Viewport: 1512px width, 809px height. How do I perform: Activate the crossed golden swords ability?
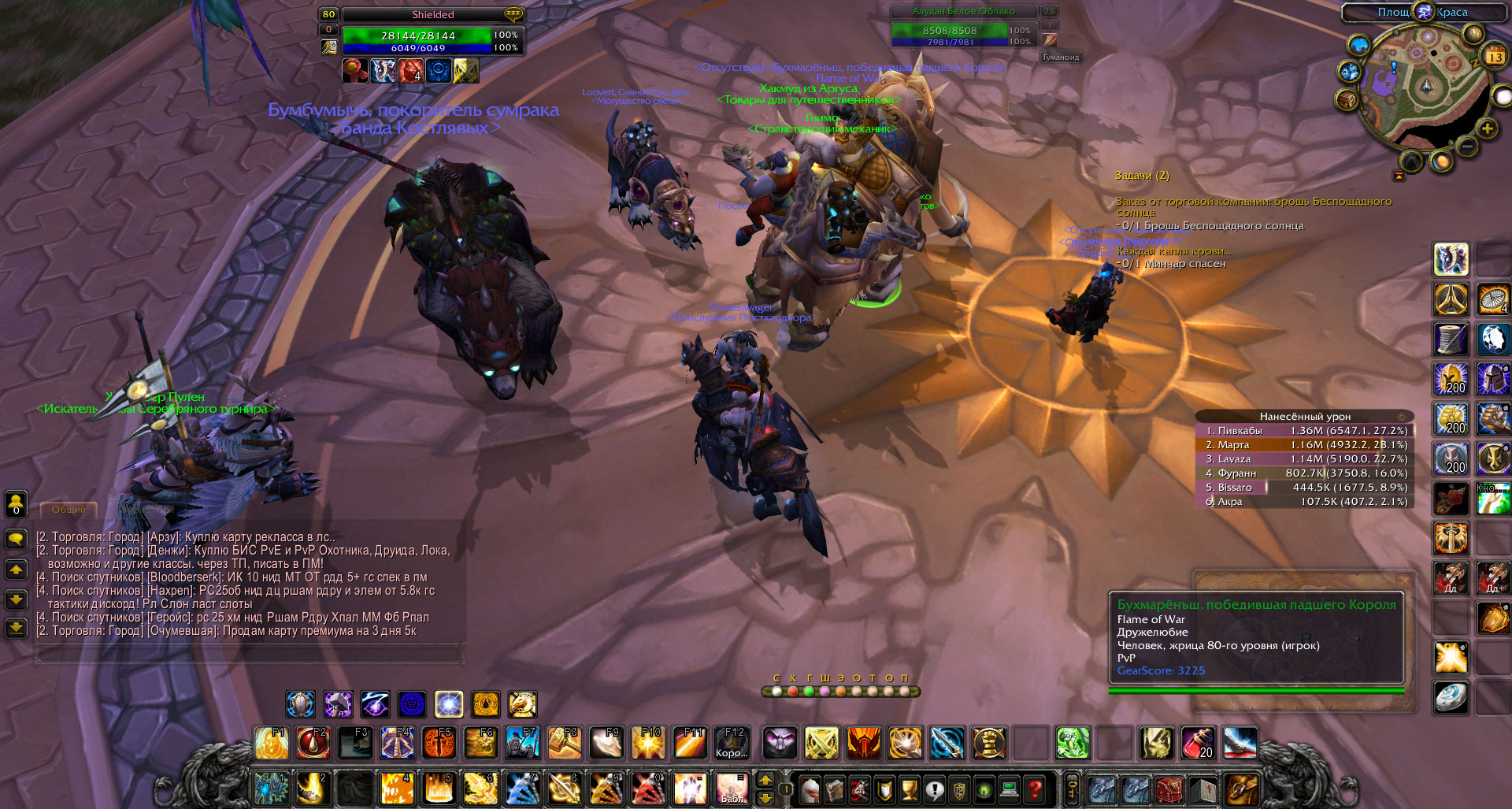821,743
